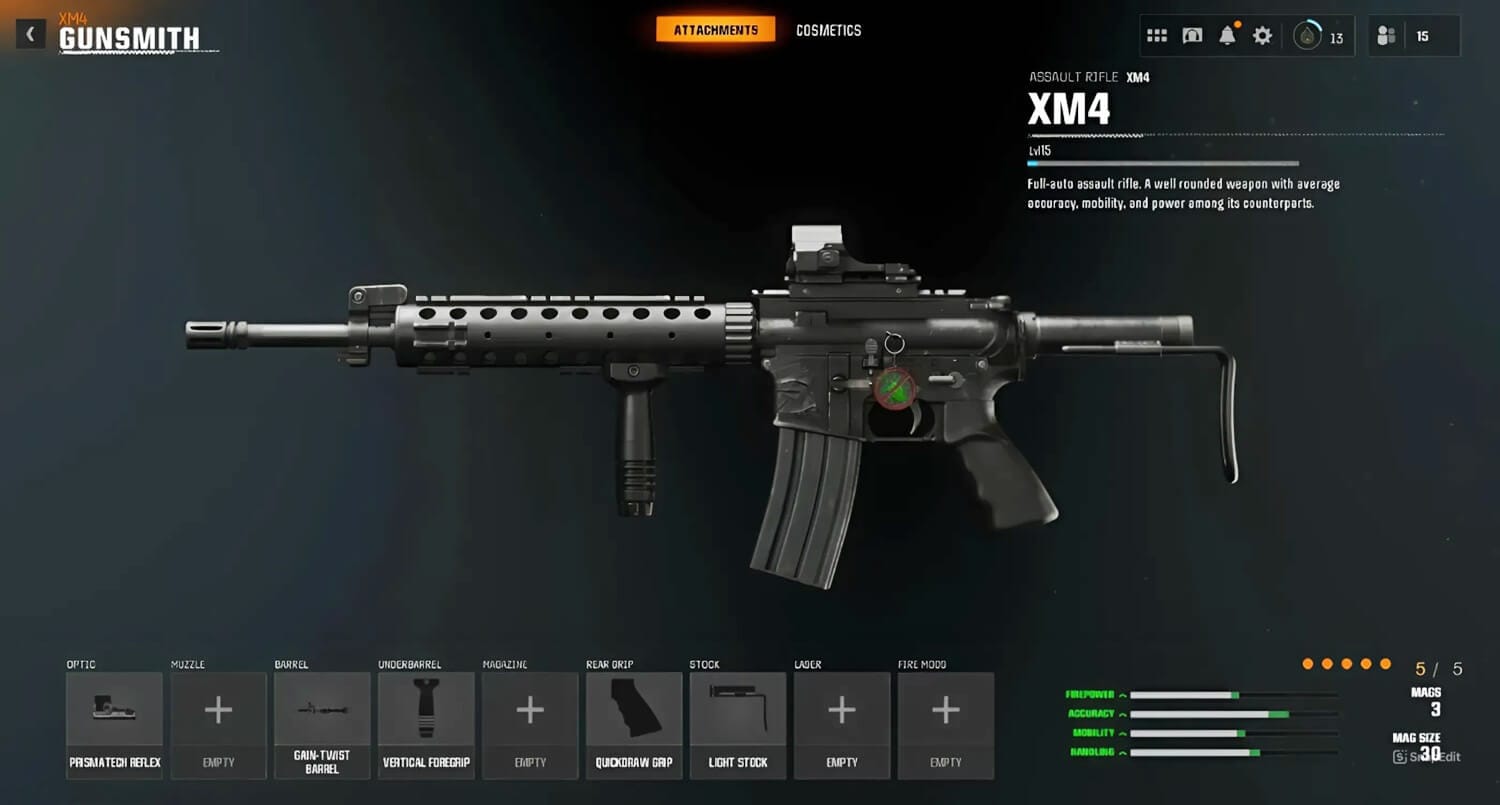Select the Quickdraw Grip rear grip slot
Image resolution: width=1500 pixels, height=805 pixels.
pyautogui.click(x=634, y=725)
